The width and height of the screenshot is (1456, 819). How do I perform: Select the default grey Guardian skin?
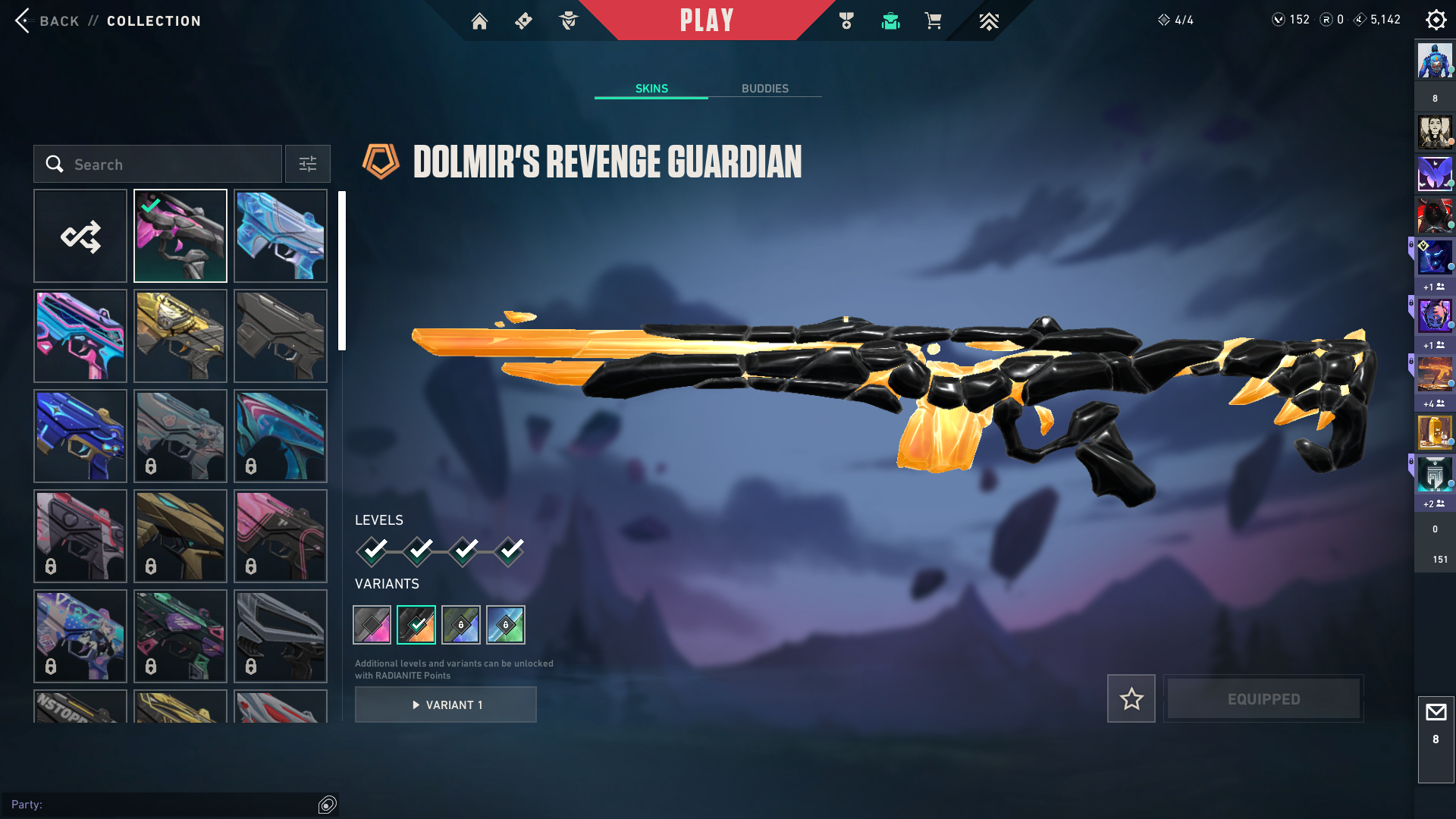(x=281, y=336)
